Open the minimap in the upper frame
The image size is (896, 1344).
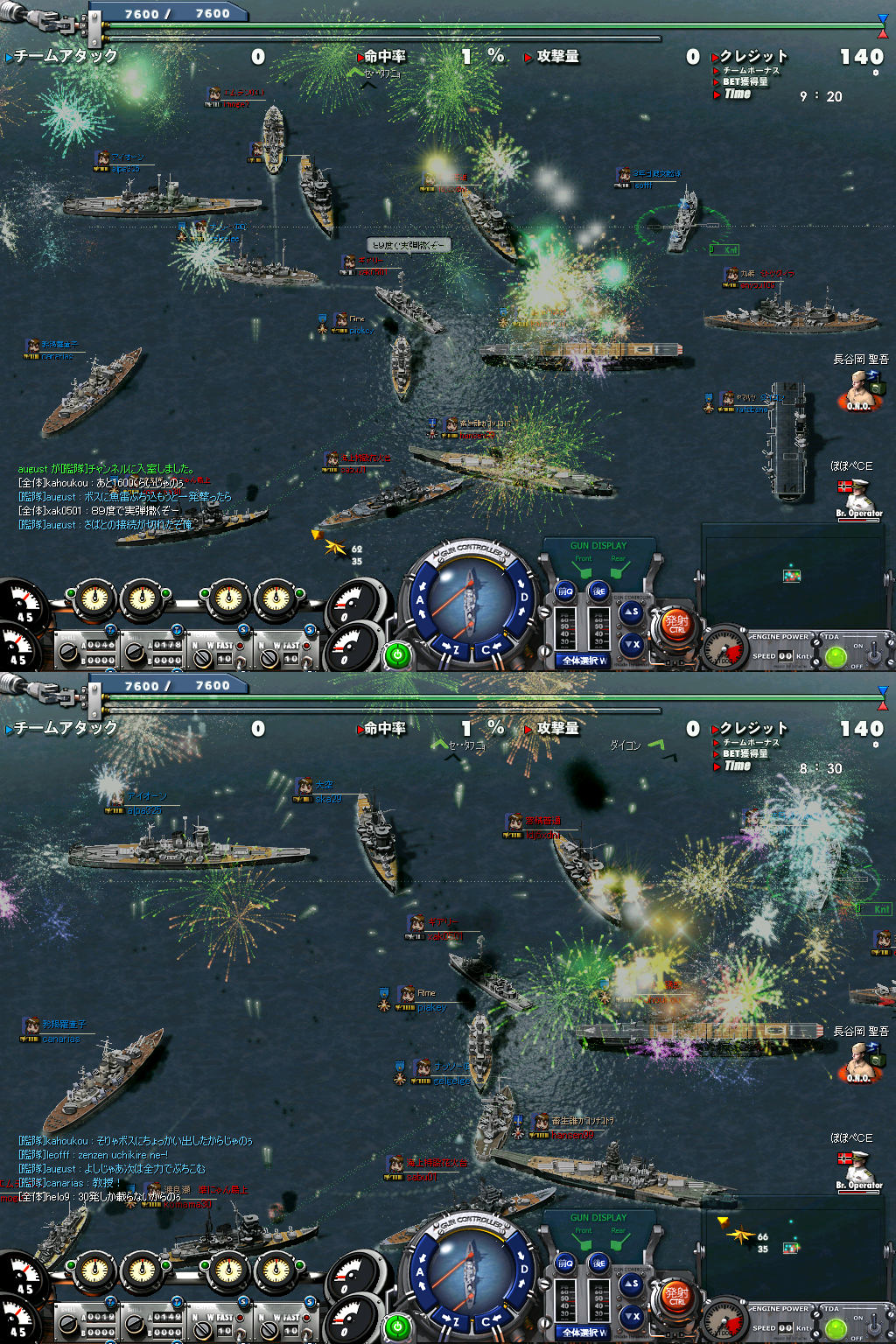pyautogui.click(x=792, y=574)
